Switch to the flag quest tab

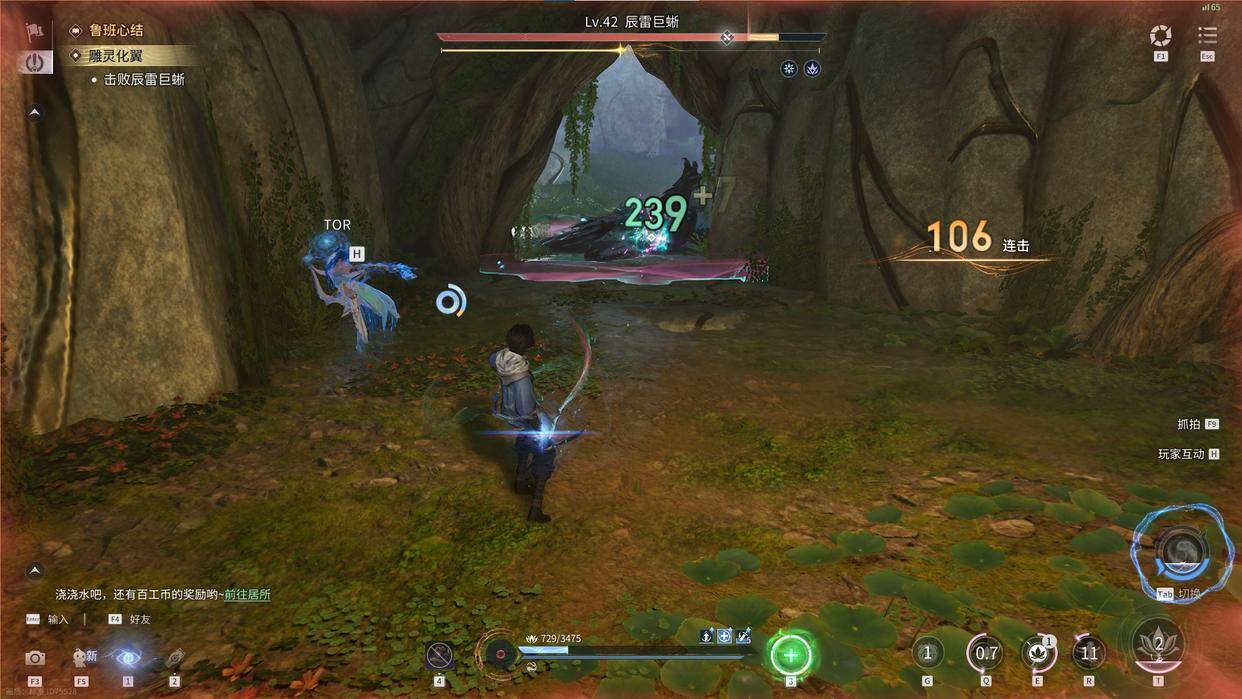point(35,30)
